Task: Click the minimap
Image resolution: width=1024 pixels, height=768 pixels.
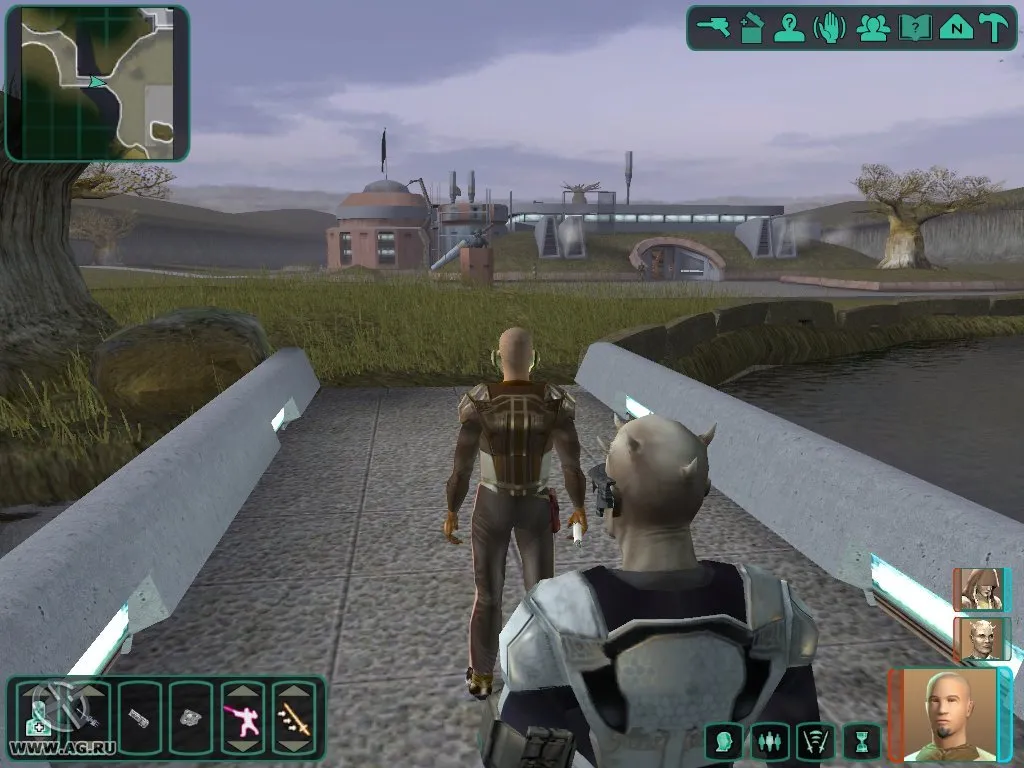Action: point(97,83)
